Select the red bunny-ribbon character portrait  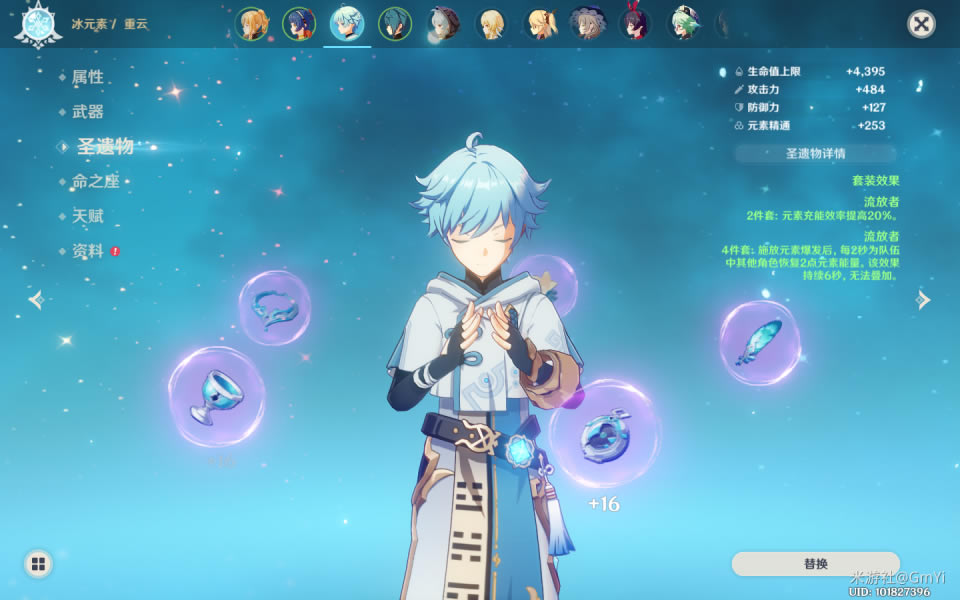point(635,23)
